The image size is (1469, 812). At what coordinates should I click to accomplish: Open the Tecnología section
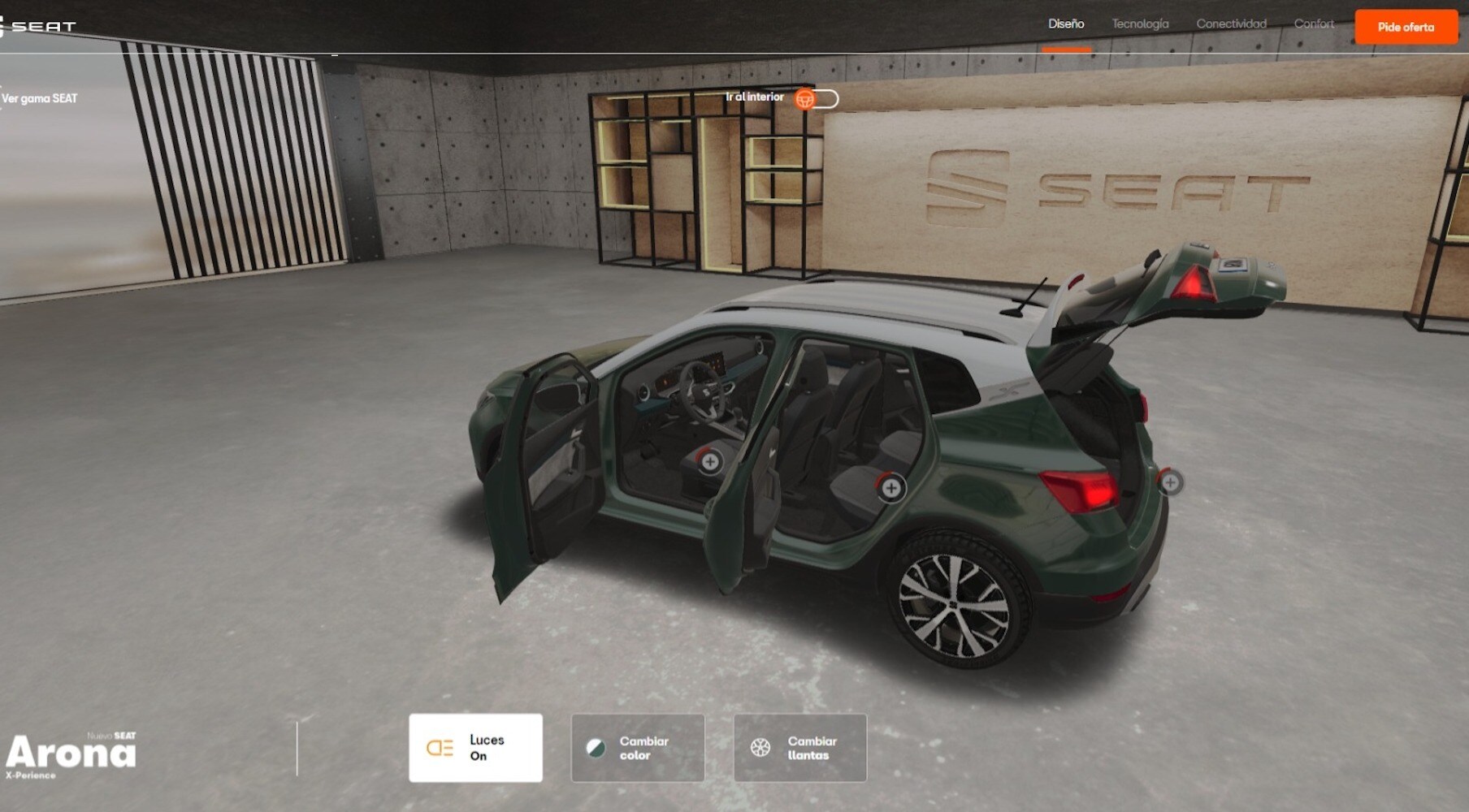[x=1140, y=24]
